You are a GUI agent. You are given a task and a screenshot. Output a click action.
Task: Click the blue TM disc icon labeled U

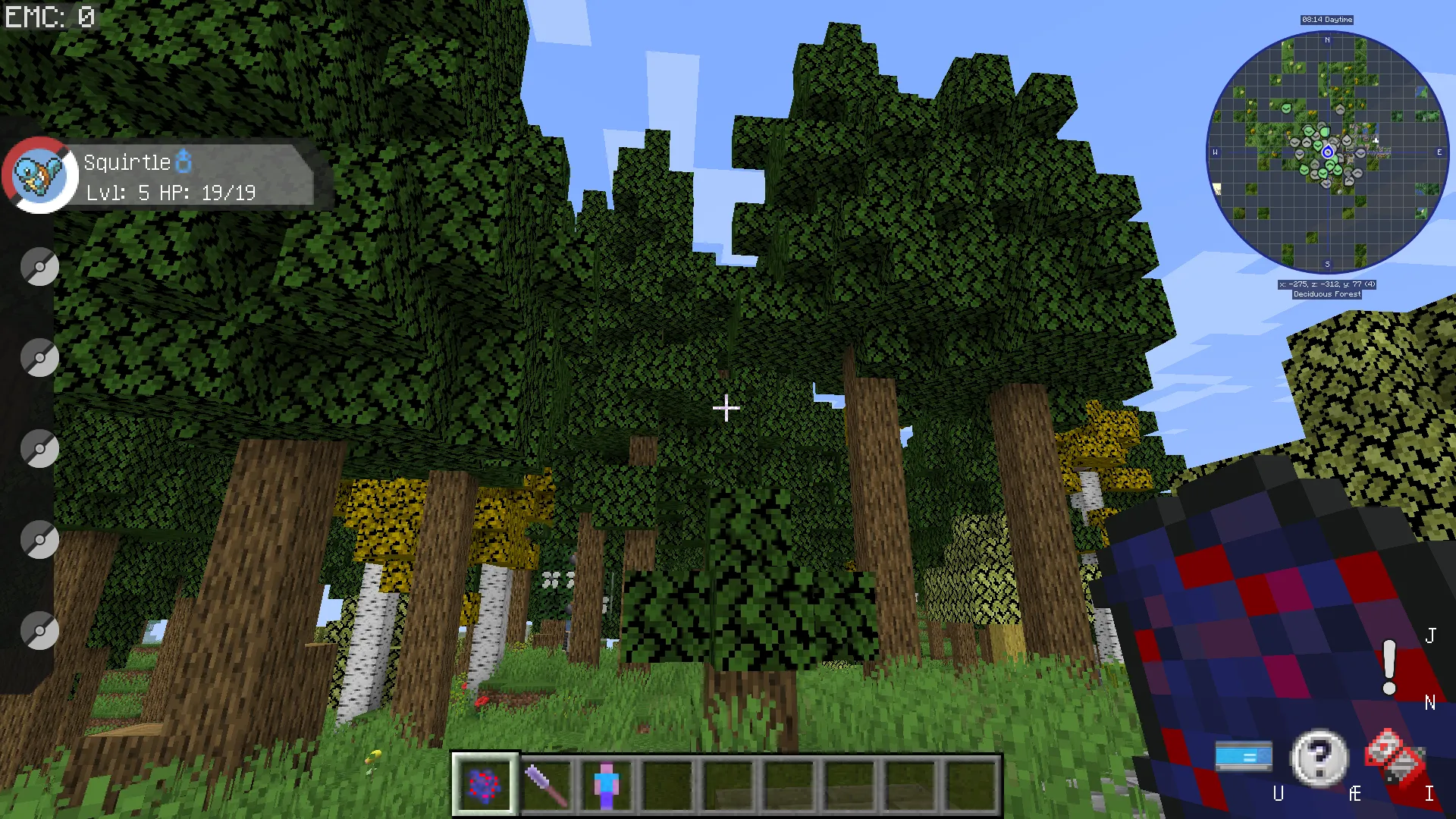click(1245, 755)
